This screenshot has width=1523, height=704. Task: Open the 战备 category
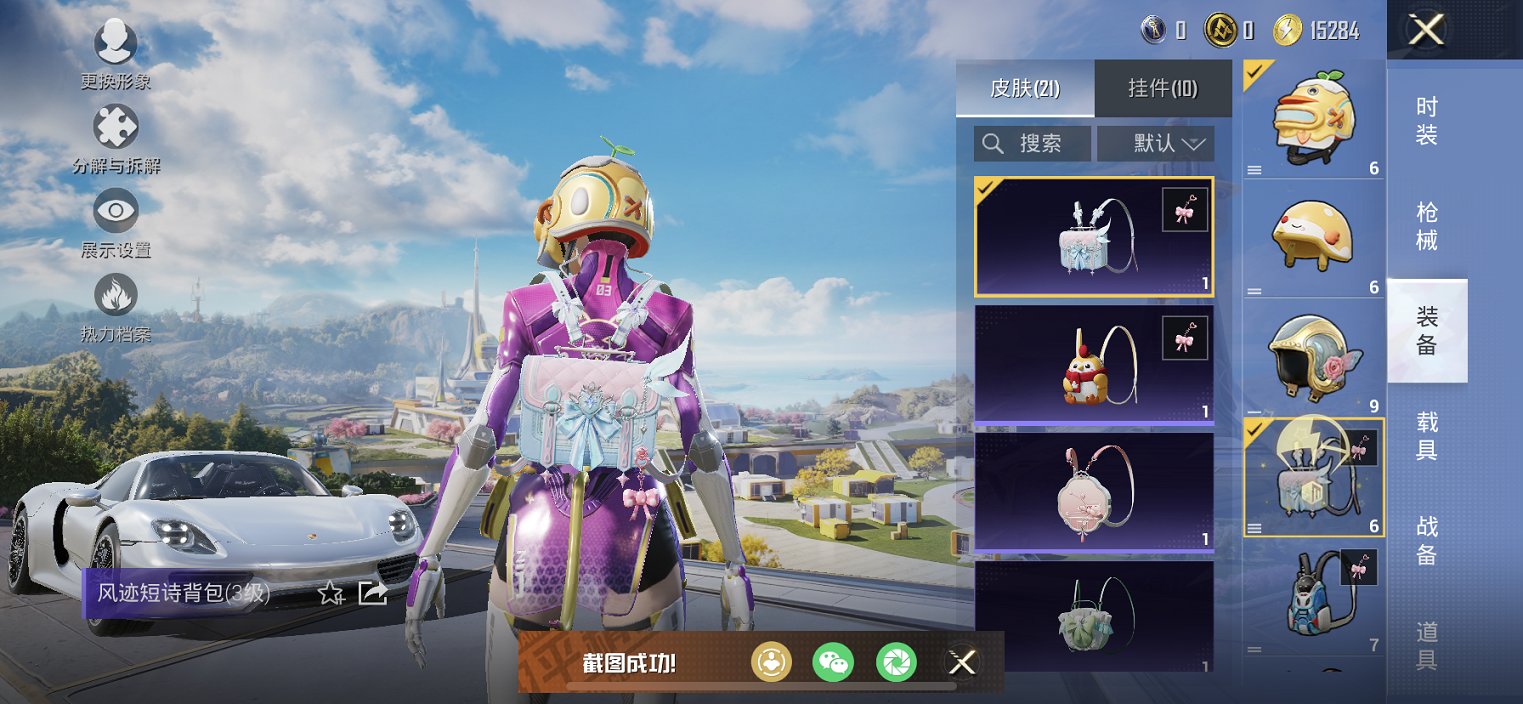(1427, 540)
